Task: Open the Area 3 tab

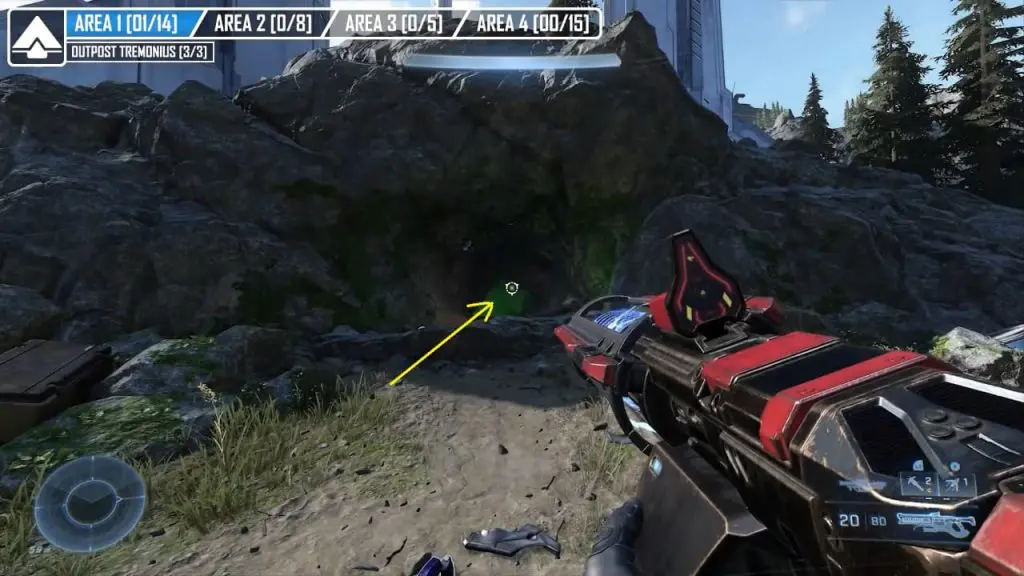Action: pyautogui.click(x=393, y=23)
